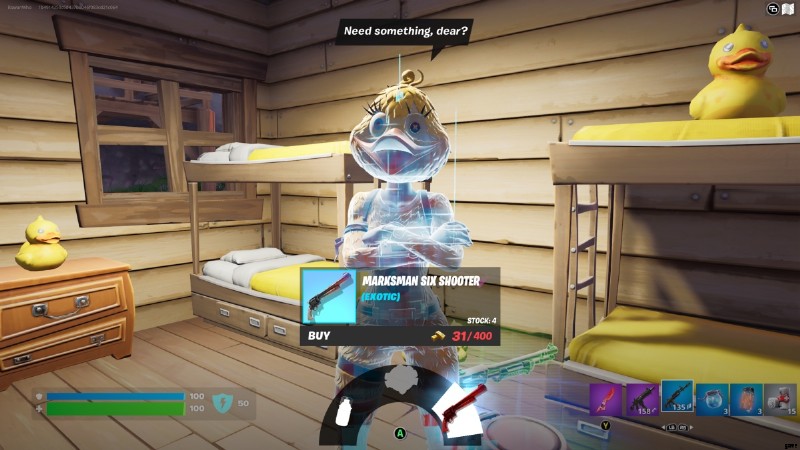Equip the purple rifle with 158 ammo

pyautogui.click(x=641, y=400)
